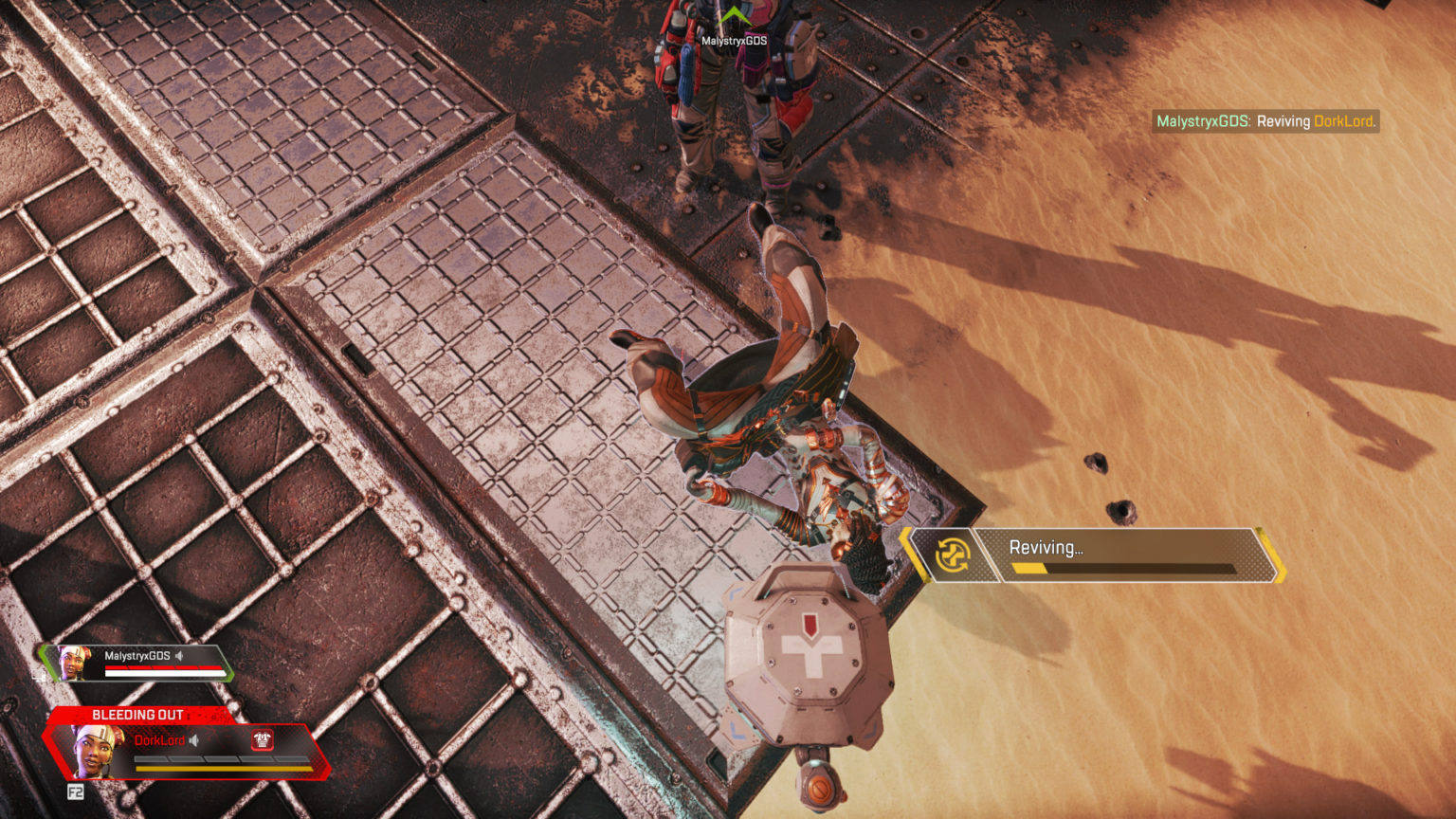Mute DorkLord using the speaker icon
1456x819 pixels.
(x=196, y=742)
